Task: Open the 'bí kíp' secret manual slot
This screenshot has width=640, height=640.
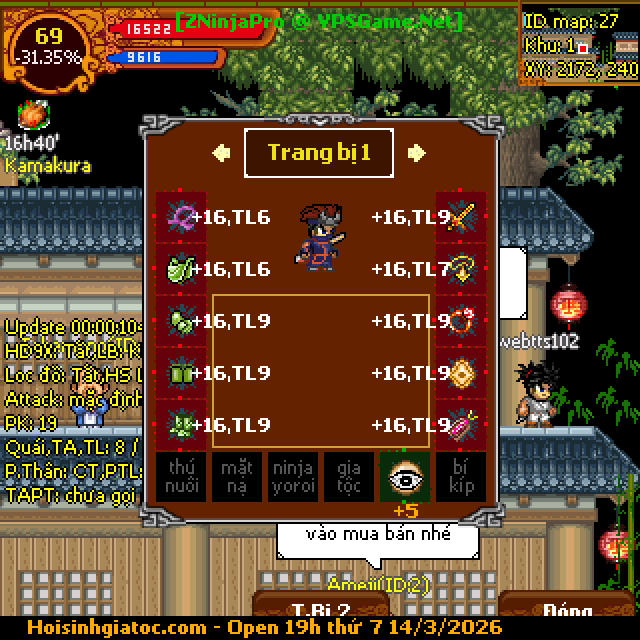Action: 461,477
